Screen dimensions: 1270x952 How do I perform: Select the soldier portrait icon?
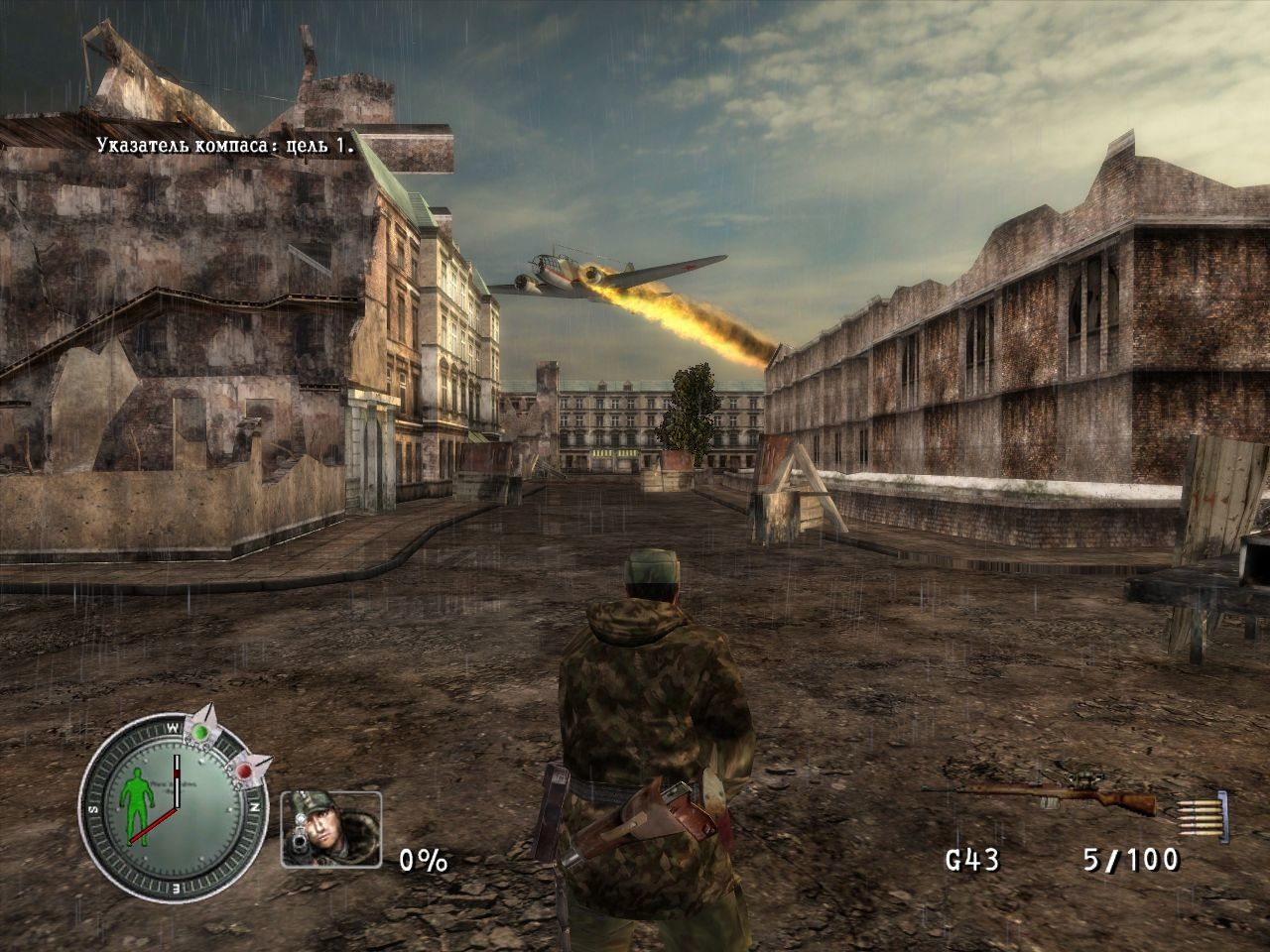point(330,829)
